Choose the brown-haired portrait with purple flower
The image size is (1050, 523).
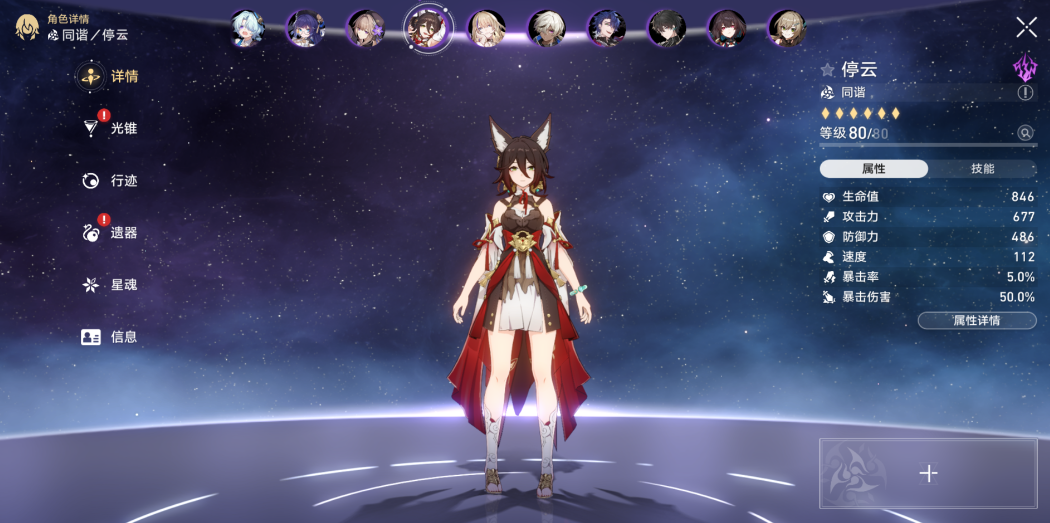point(365,28)
